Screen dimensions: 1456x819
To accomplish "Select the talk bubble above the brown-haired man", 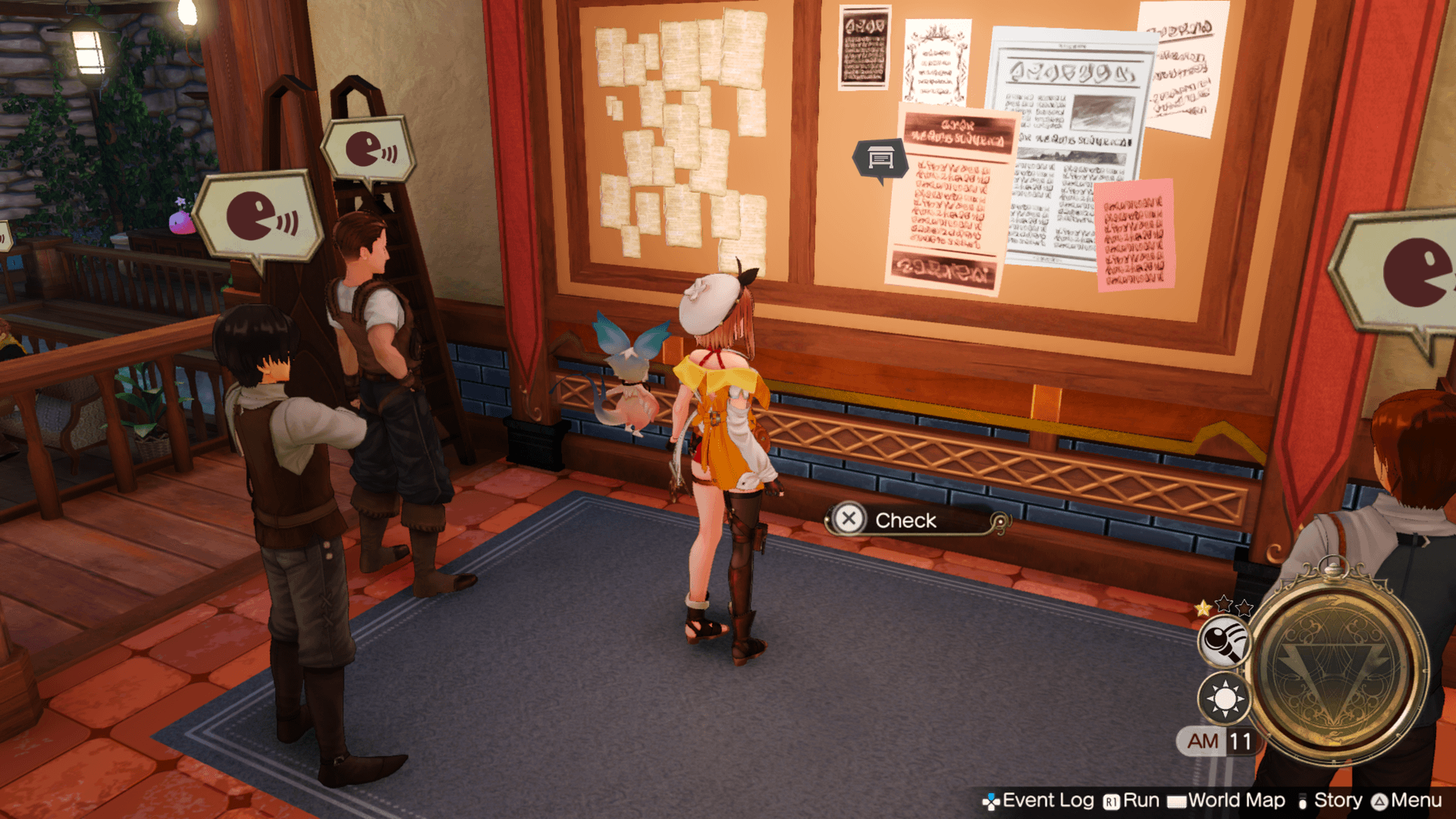I will 369,149.
